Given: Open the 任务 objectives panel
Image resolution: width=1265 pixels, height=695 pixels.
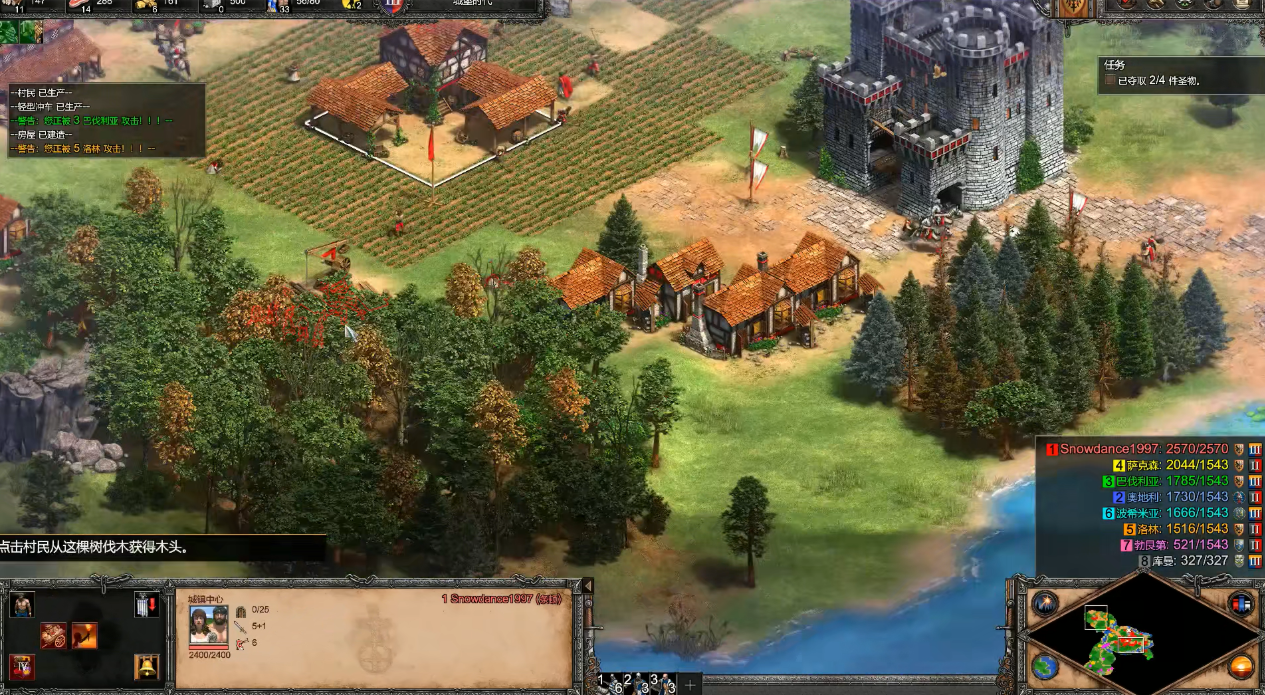Looking at the screenshot, I should [1114, 64].
